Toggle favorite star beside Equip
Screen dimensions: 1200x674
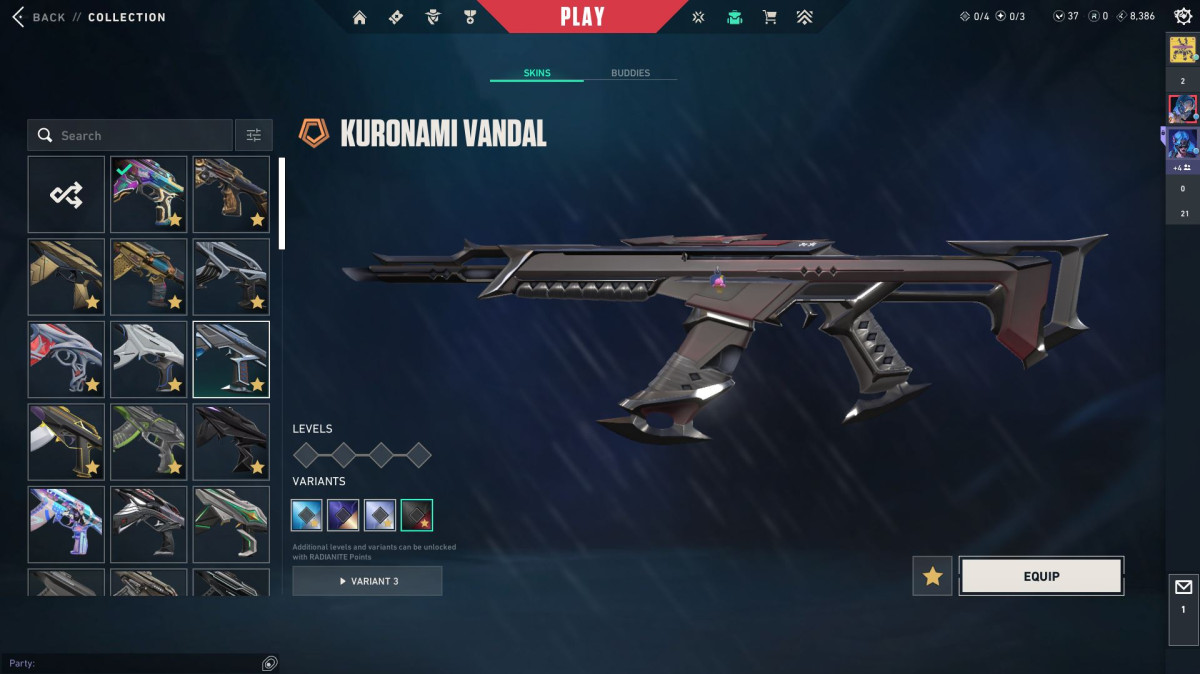point(932,576)
